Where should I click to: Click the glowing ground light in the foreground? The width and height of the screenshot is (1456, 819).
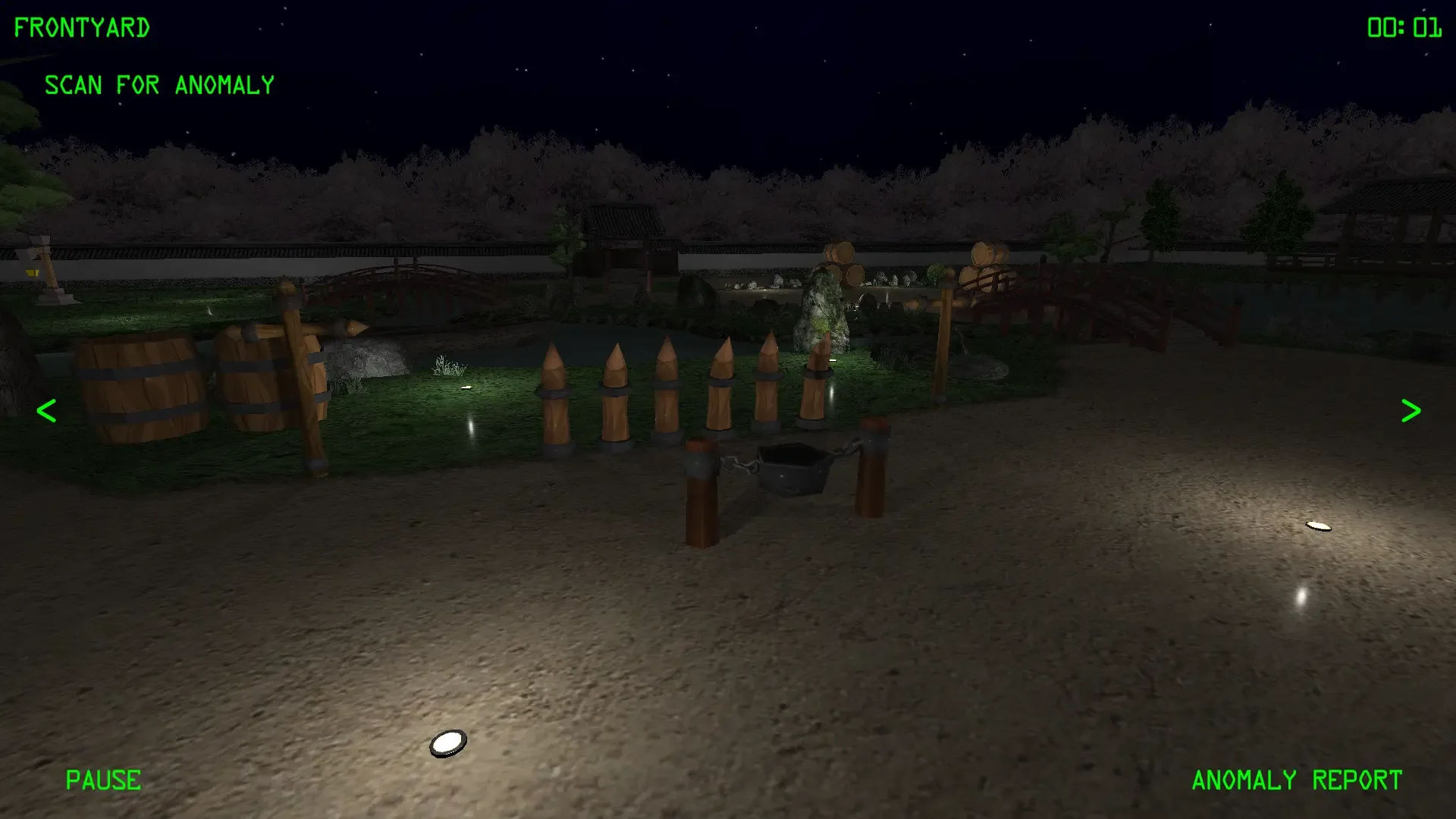[447, 742]
